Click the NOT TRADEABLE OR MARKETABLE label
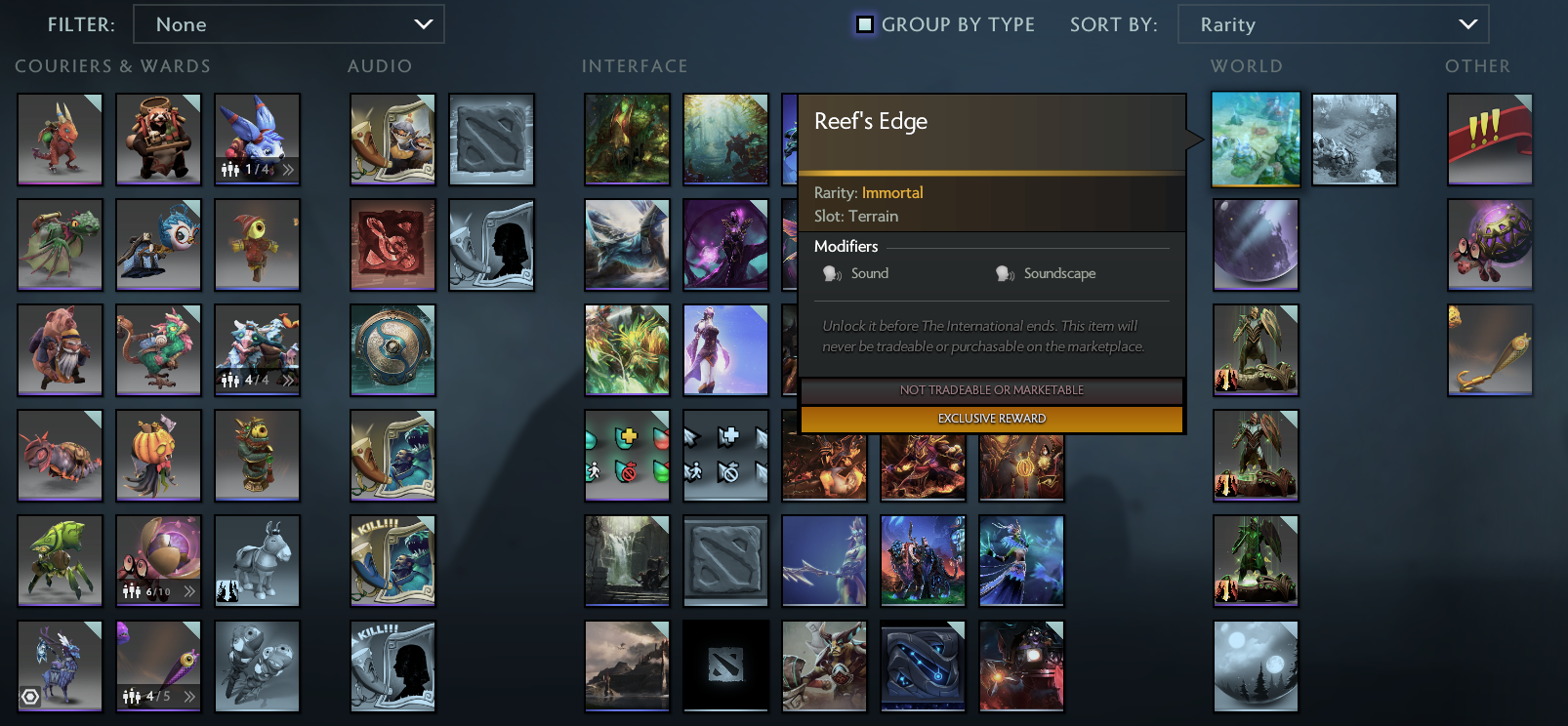 [x=991, y=389]
